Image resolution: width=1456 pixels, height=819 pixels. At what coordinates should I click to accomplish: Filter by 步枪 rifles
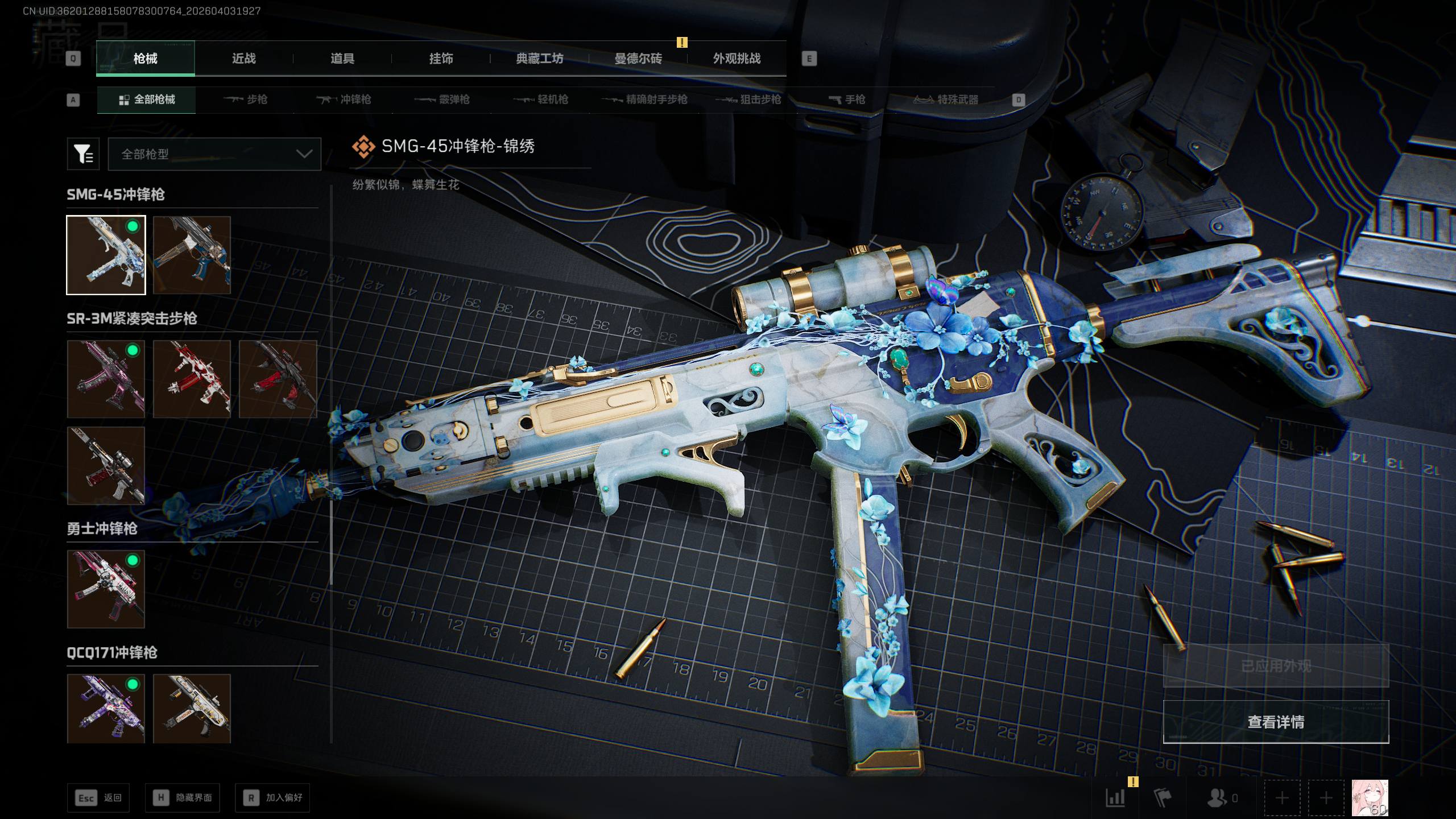pos(246,100)
